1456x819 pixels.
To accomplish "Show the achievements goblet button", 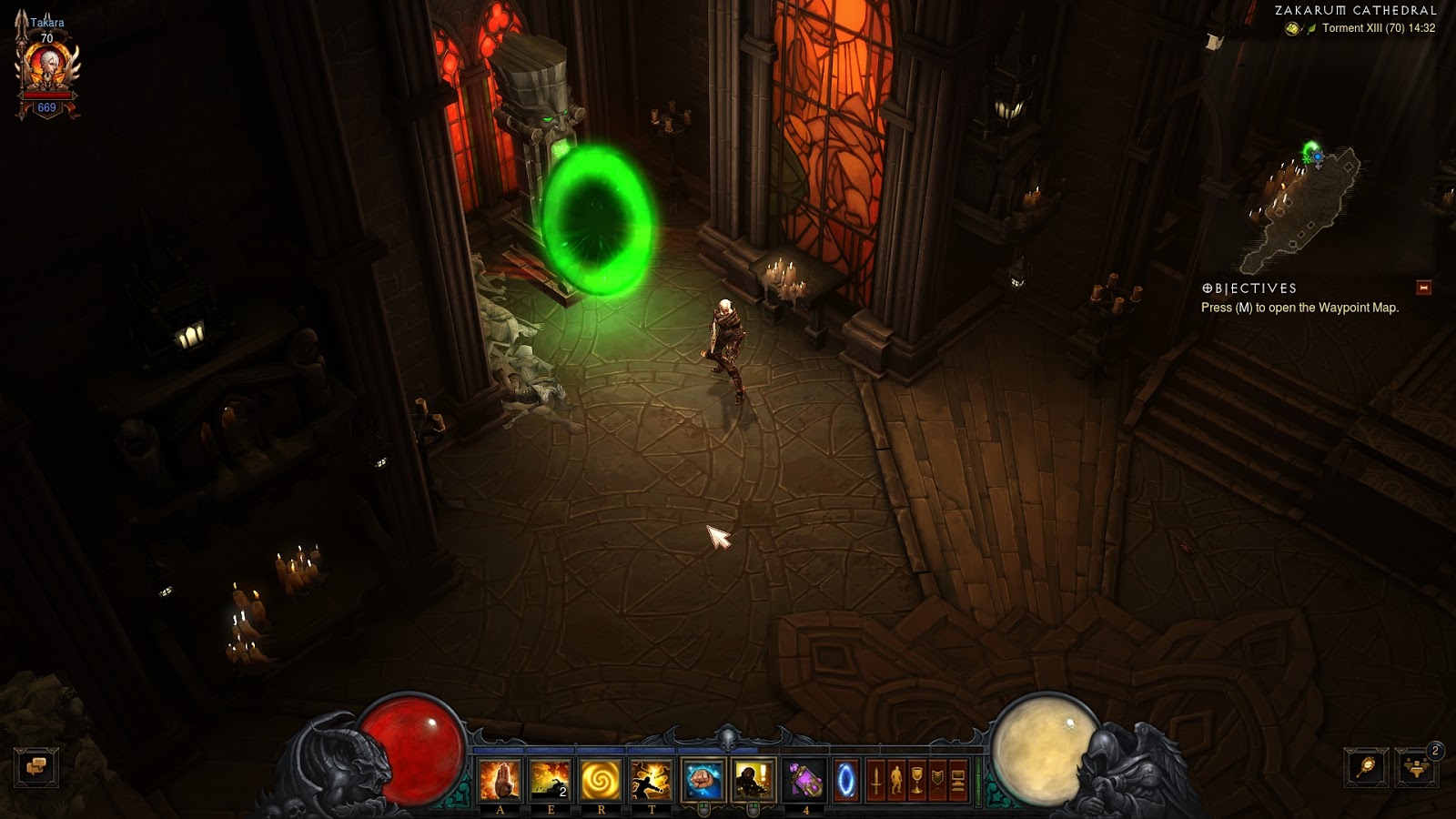I will pos(917,781).
